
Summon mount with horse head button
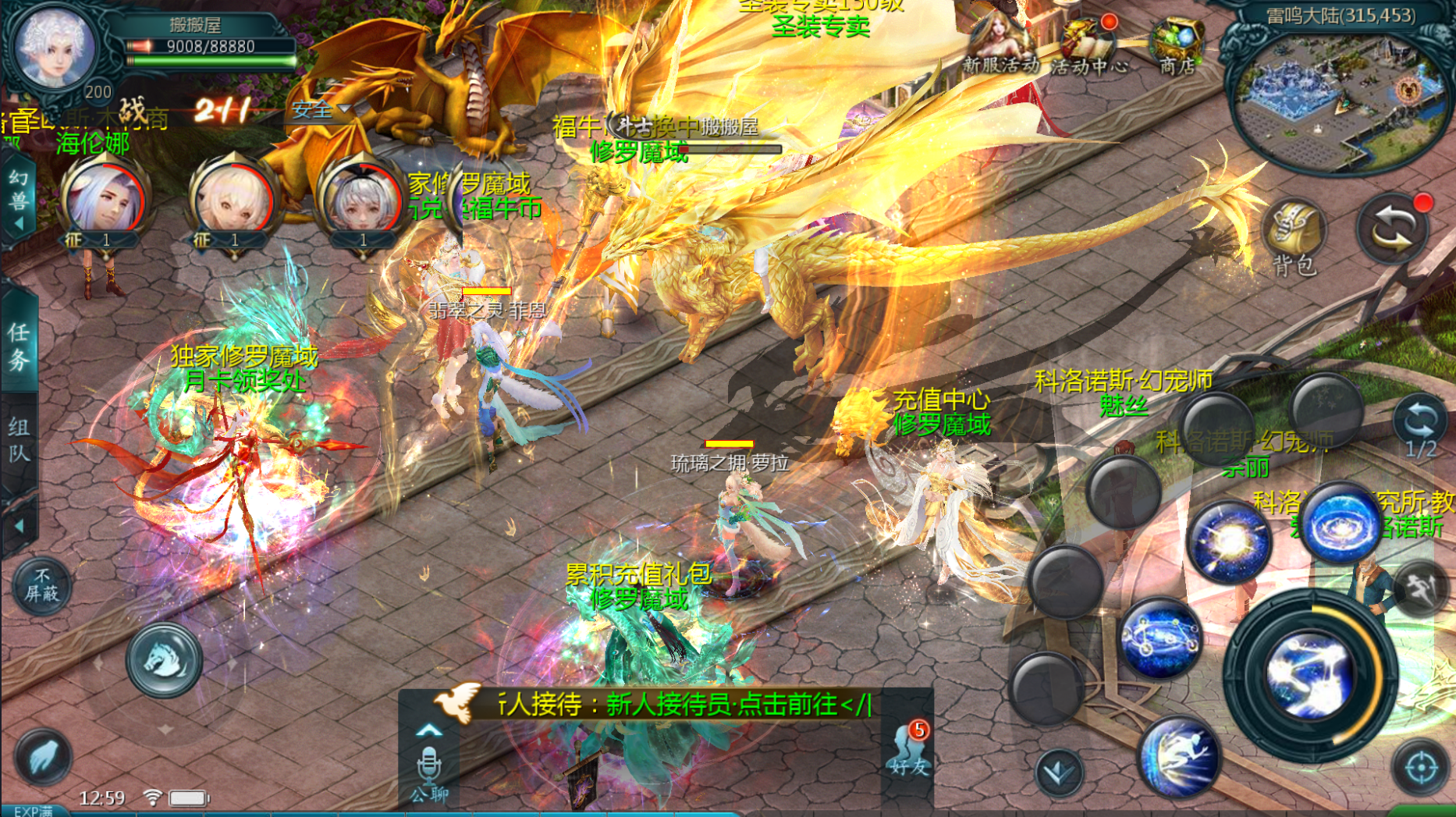[x=165, y=660]
